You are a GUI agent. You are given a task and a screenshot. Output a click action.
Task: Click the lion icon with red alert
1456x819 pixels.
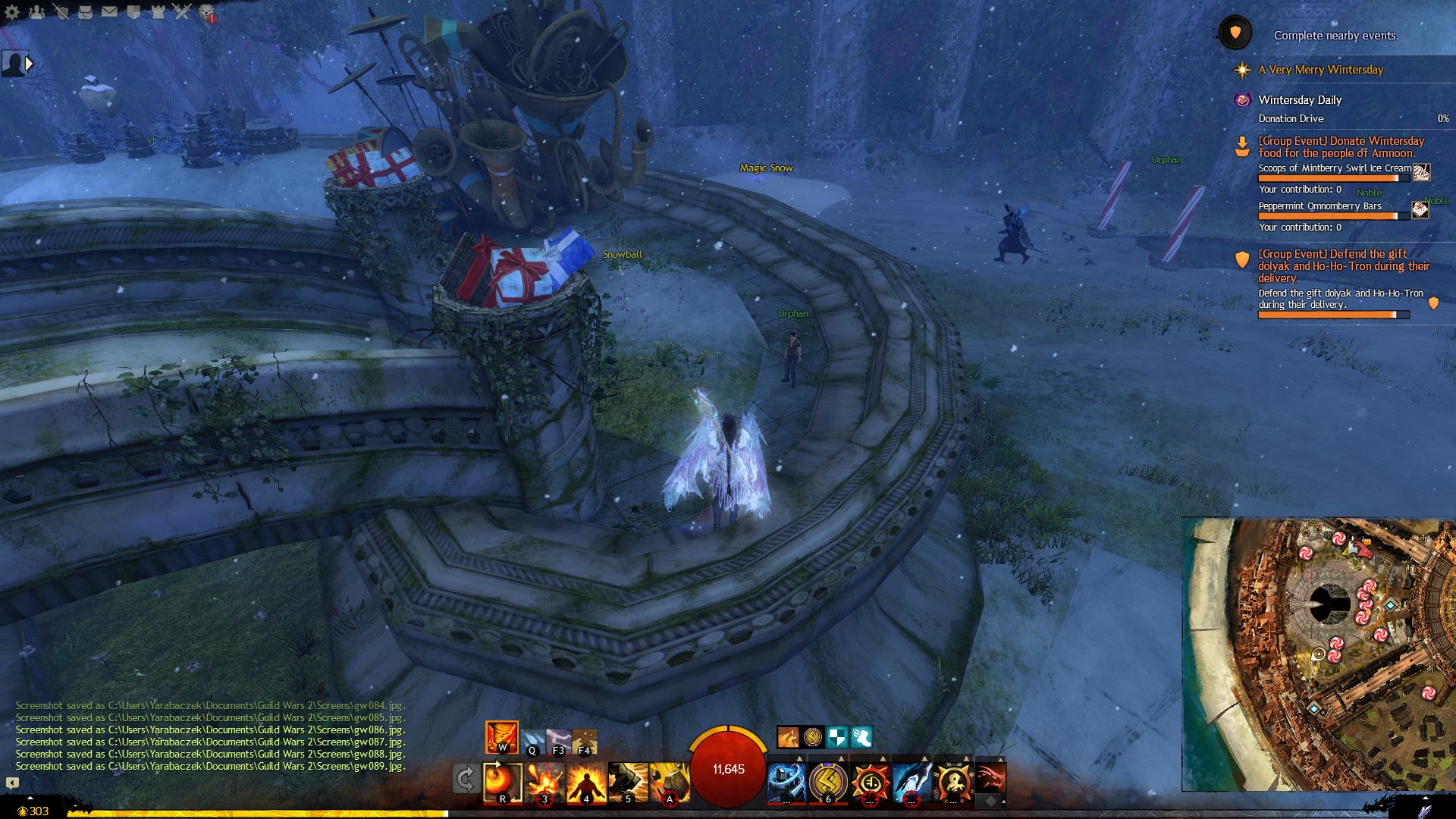206,12
